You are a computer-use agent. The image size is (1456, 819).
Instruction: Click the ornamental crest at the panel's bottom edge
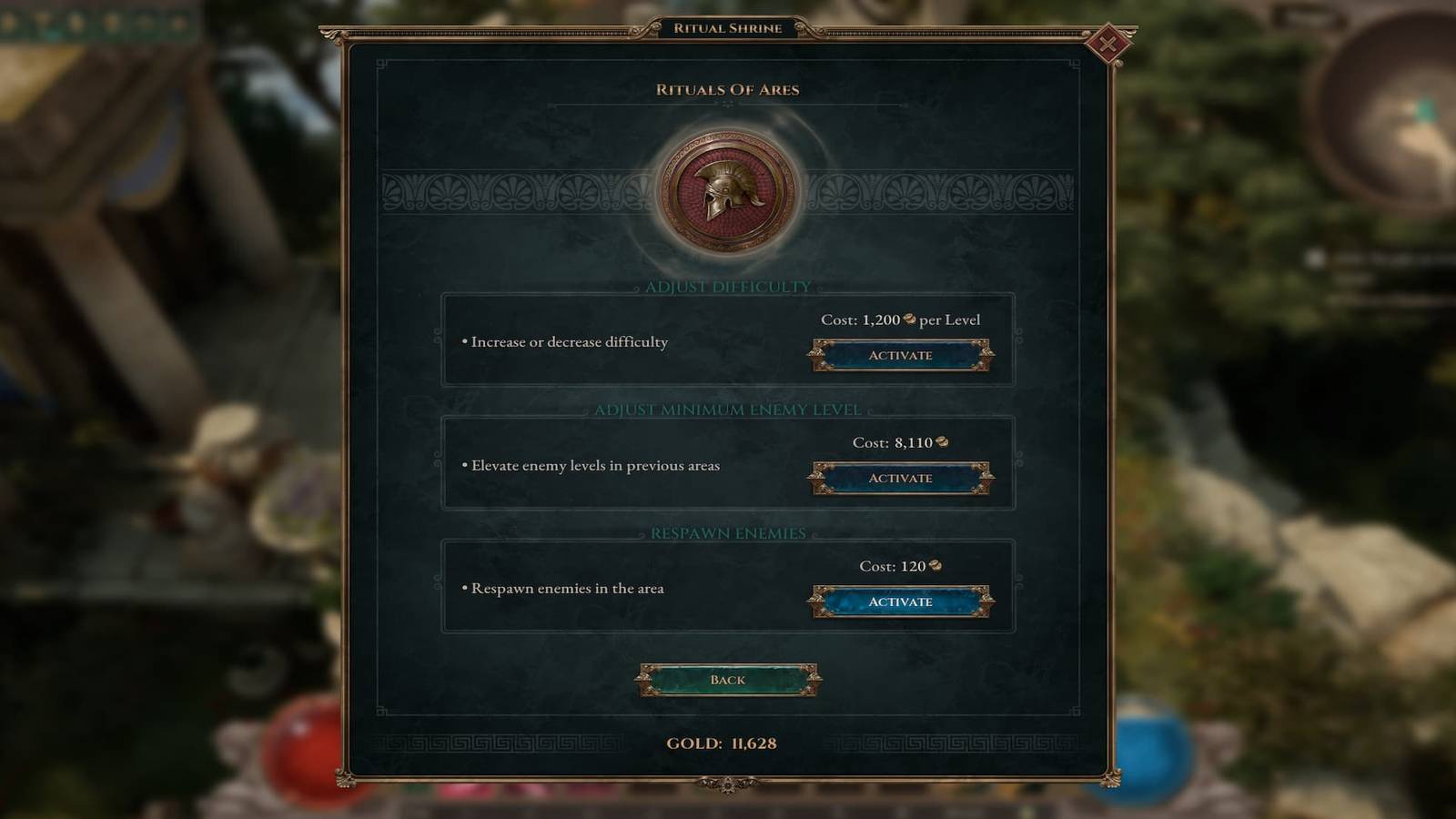727,784
